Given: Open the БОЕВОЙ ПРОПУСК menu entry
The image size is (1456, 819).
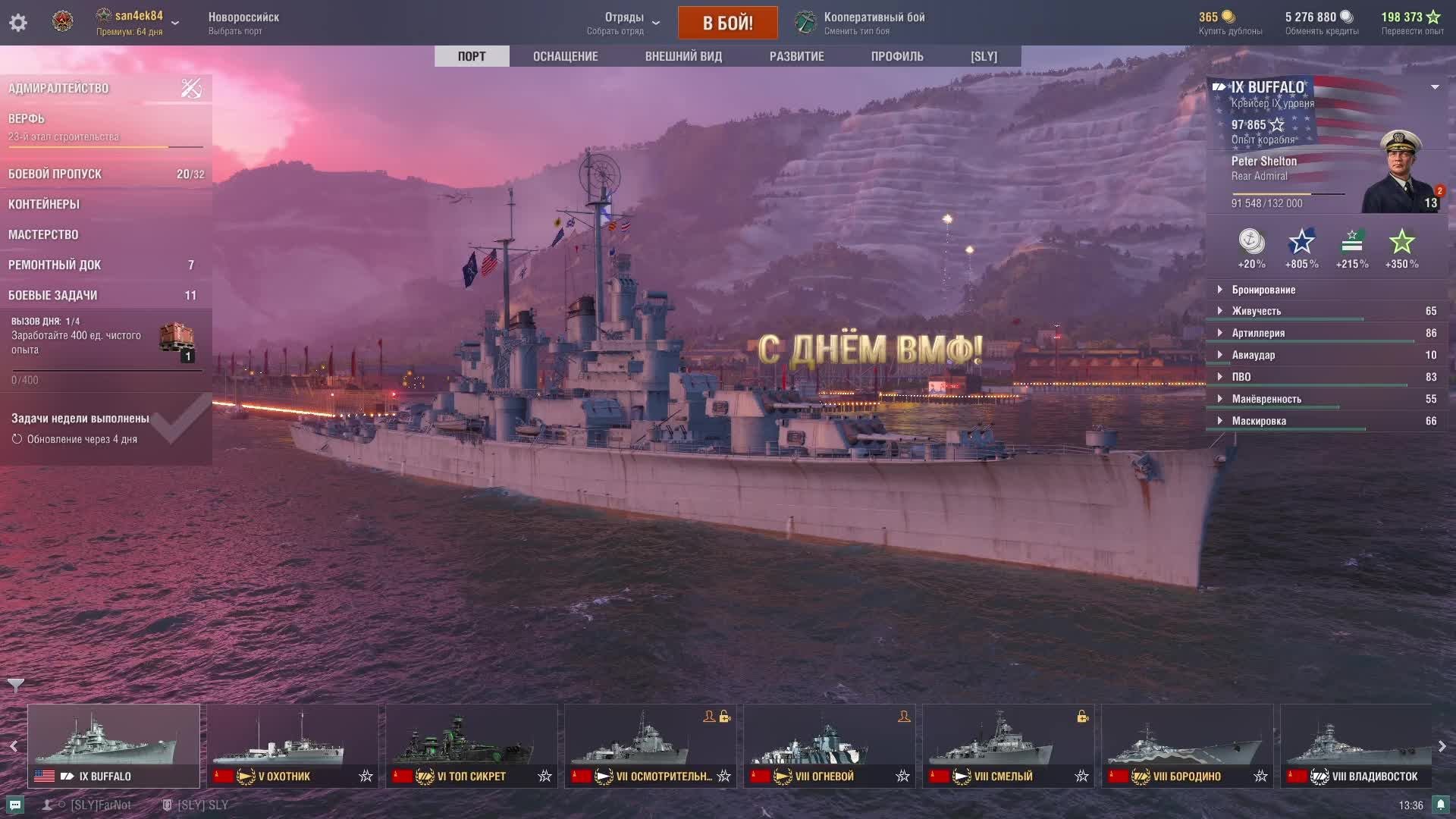Looking at the screenshot, I should (x=105, y=174).
